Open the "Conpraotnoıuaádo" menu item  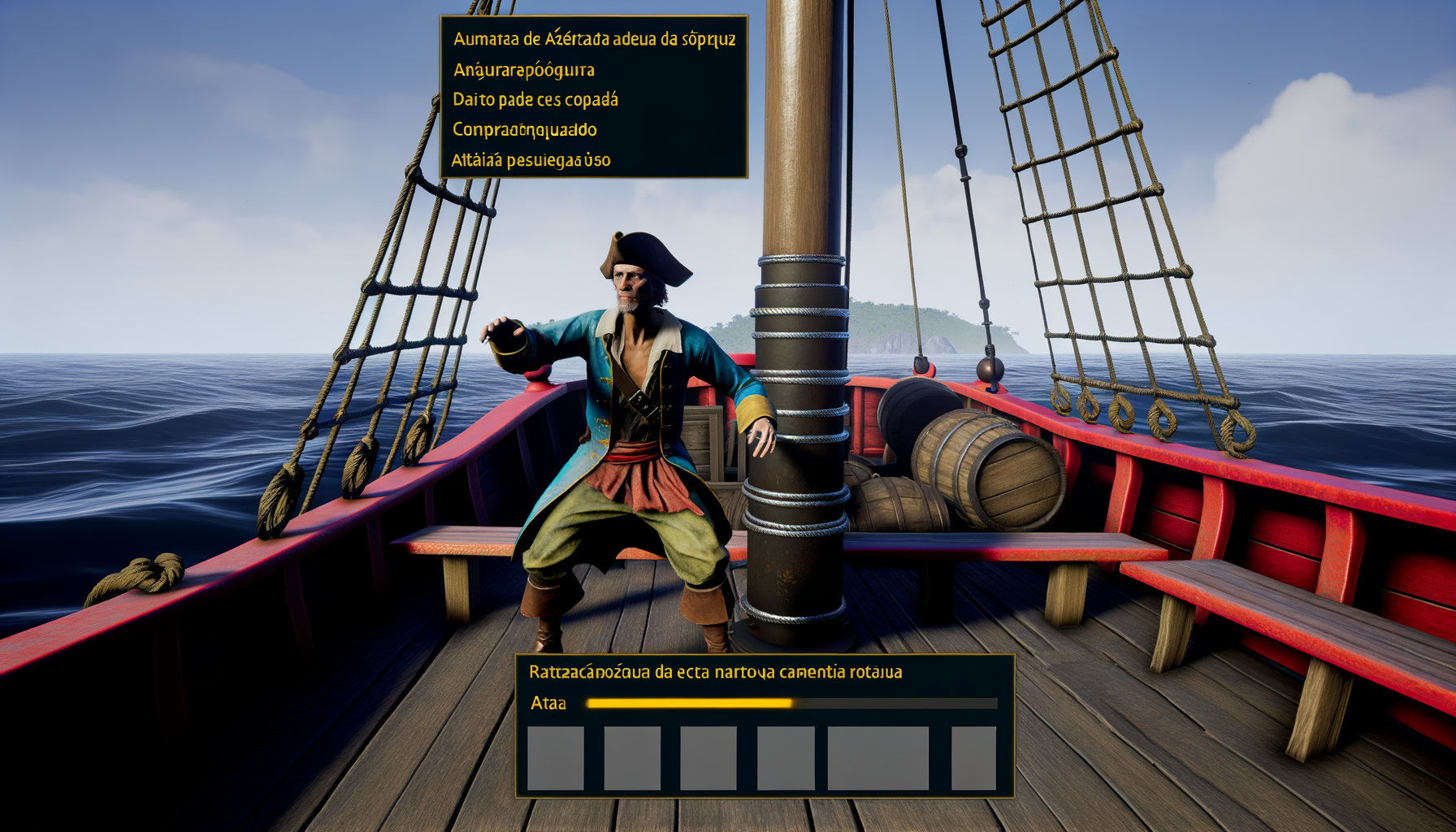tap(525, 130)
